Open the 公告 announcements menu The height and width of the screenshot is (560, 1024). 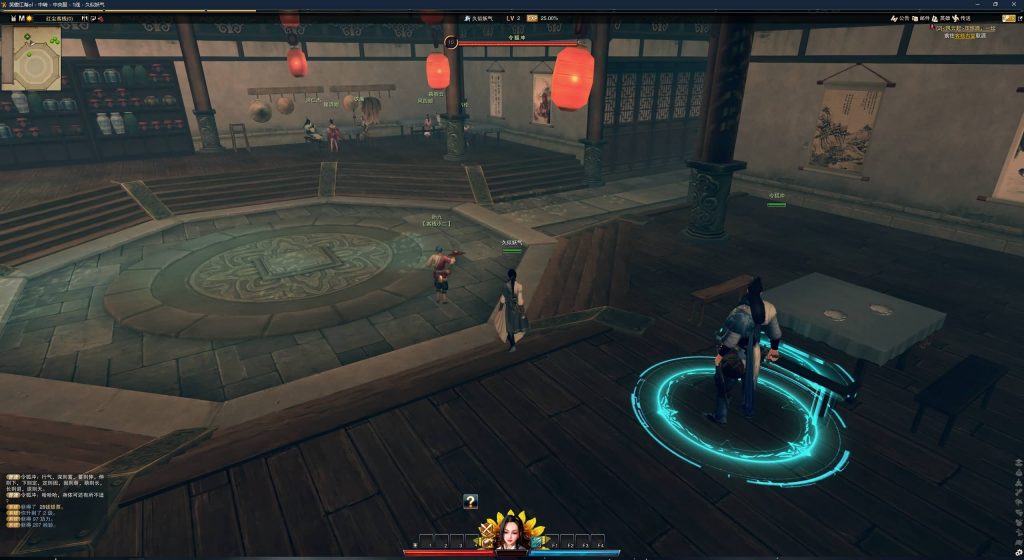(901, 18)
